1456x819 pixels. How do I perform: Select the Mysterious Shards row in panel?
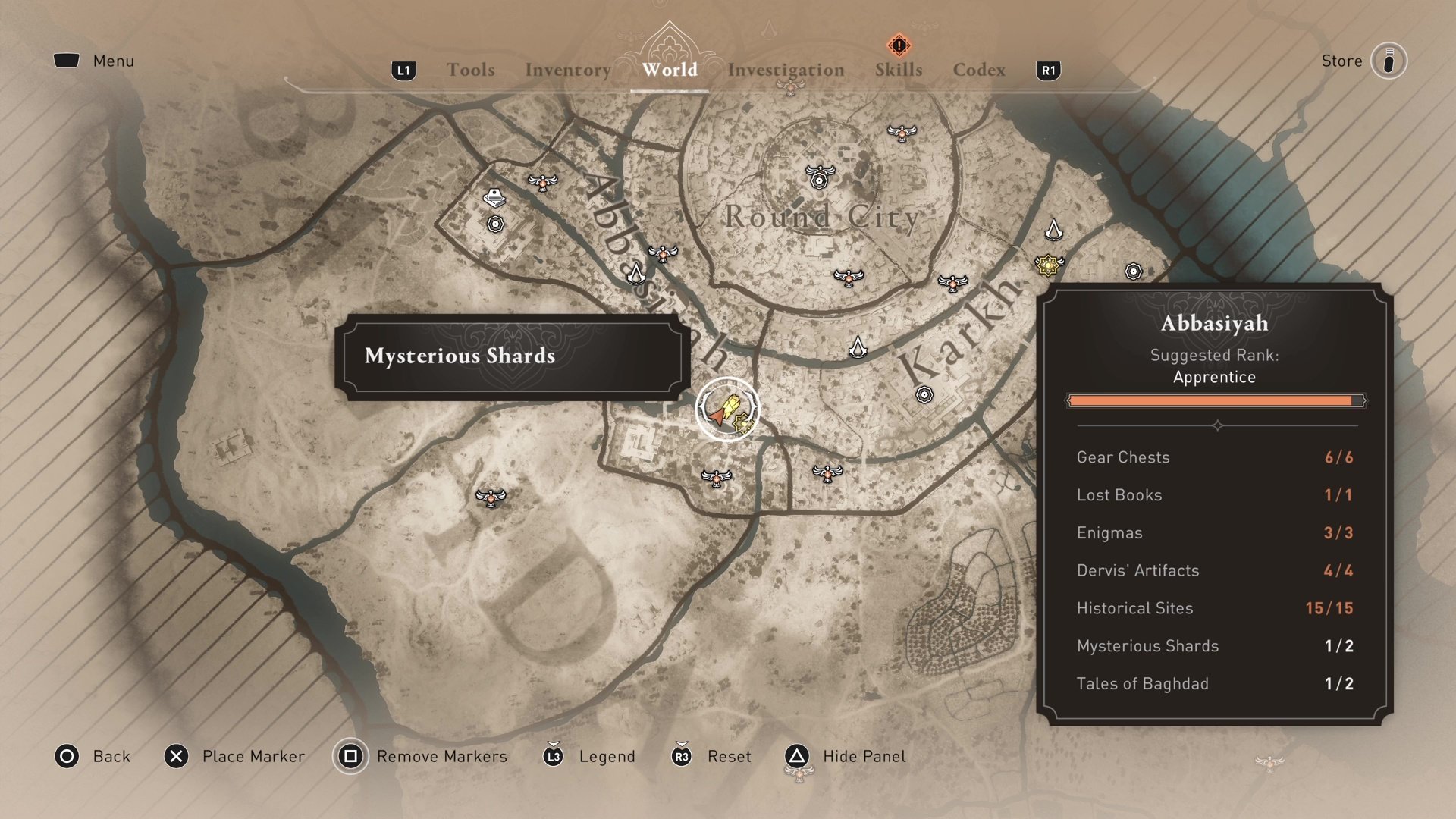1214,646
